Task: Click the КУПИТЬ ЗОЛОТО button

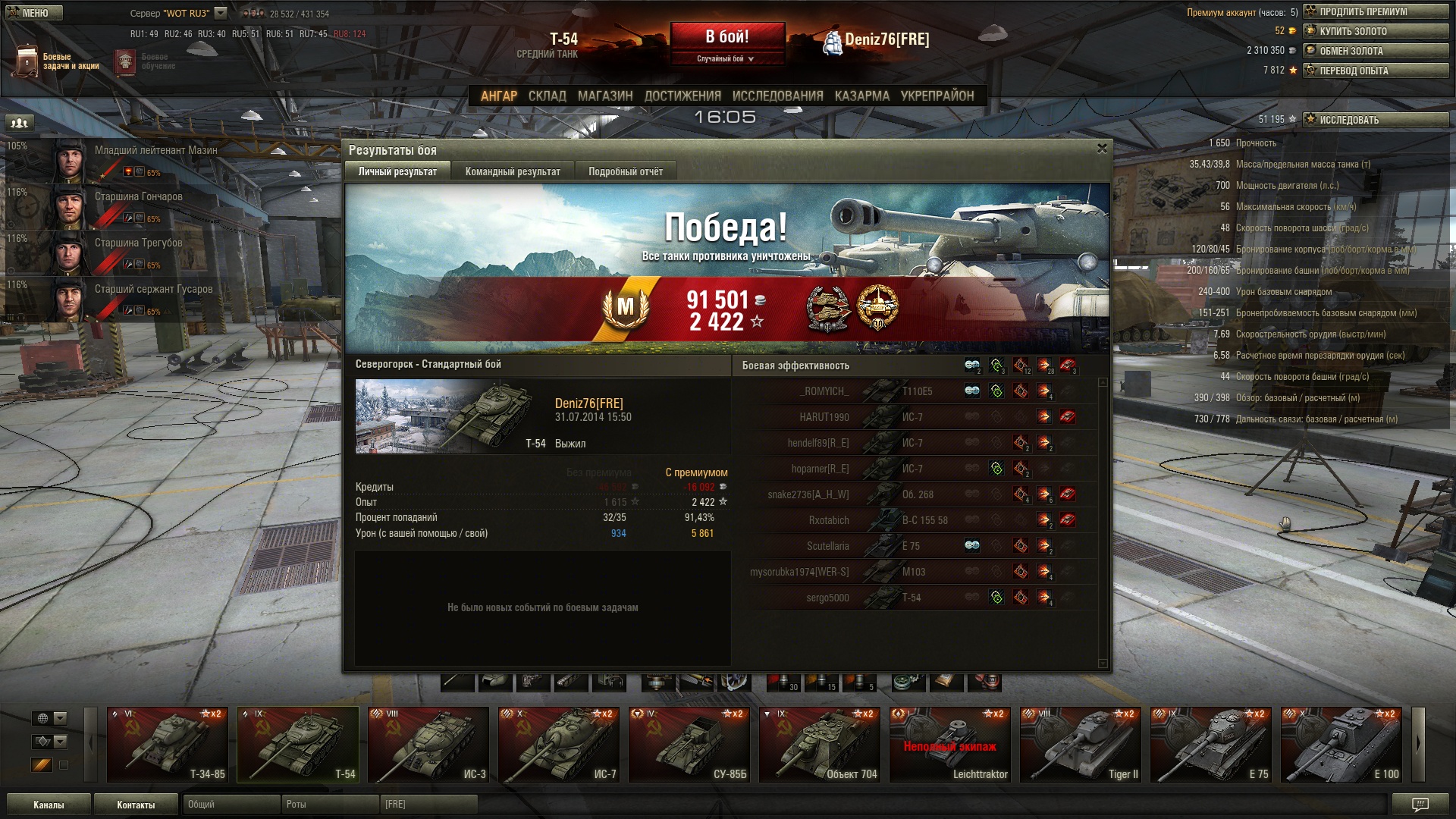Action: (1376, 31)
